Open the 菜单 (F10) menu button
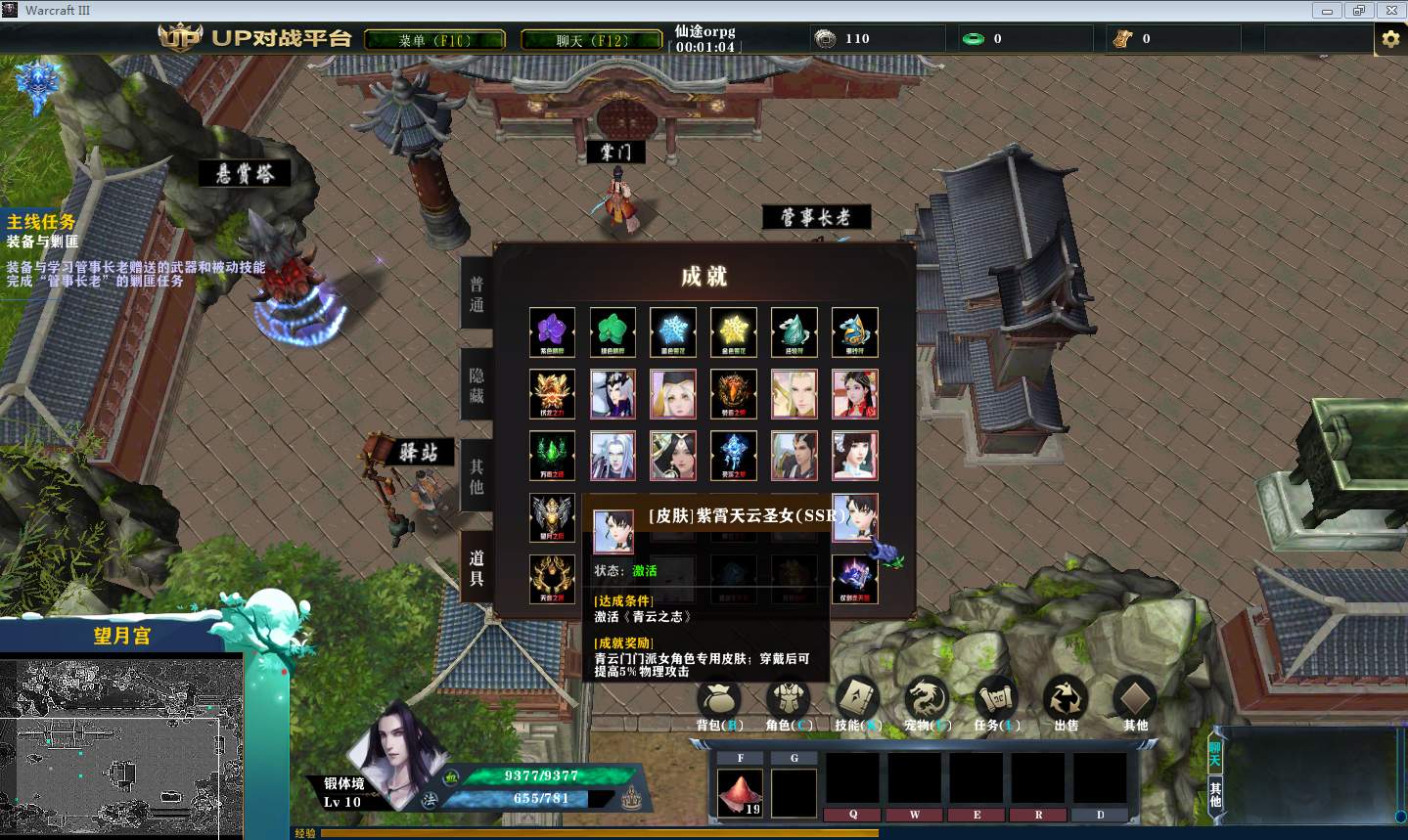 tap(434, 40)
